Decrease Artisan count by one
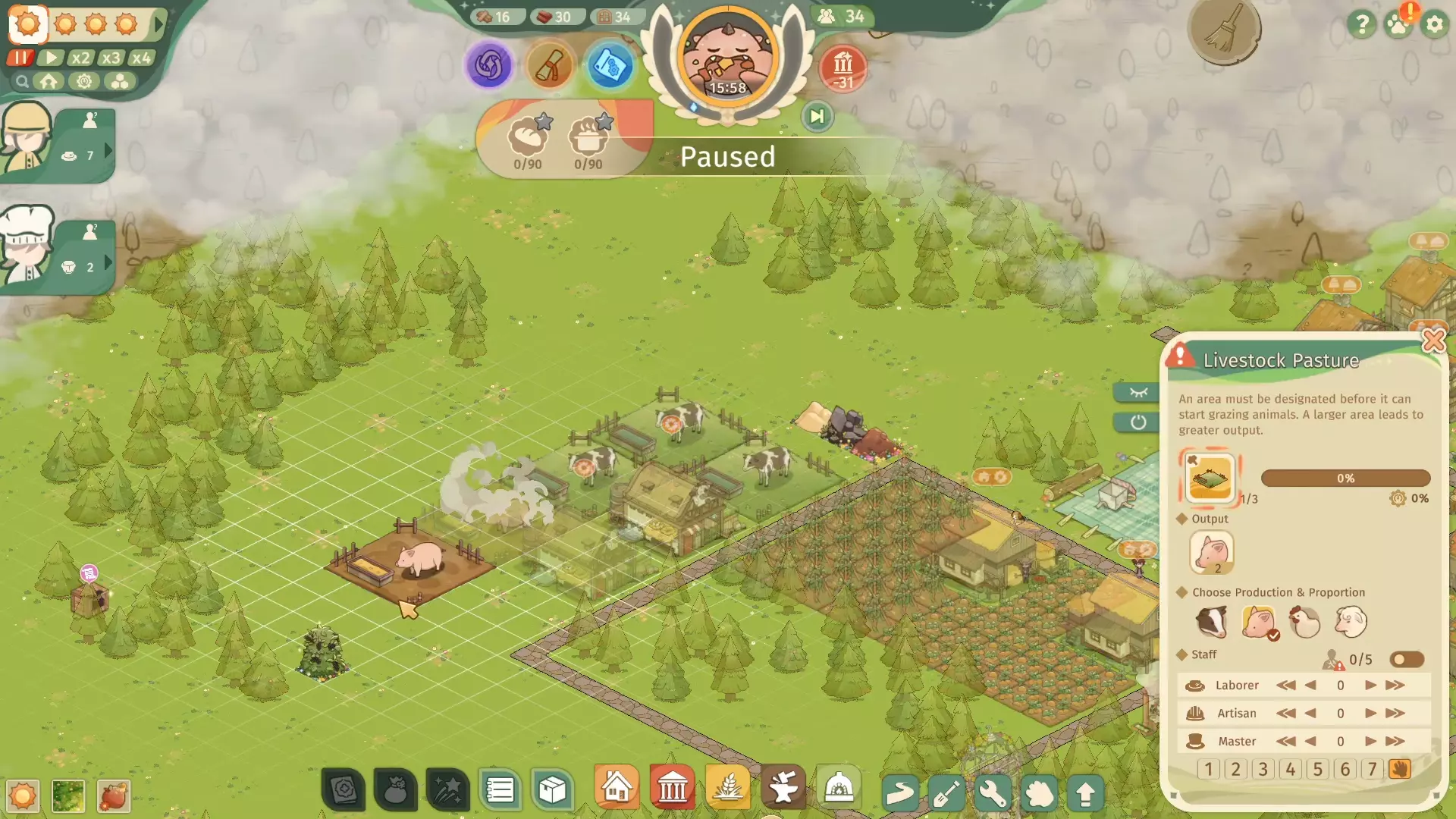Screen dimensions: 1456x819 tap(1310, 713)
